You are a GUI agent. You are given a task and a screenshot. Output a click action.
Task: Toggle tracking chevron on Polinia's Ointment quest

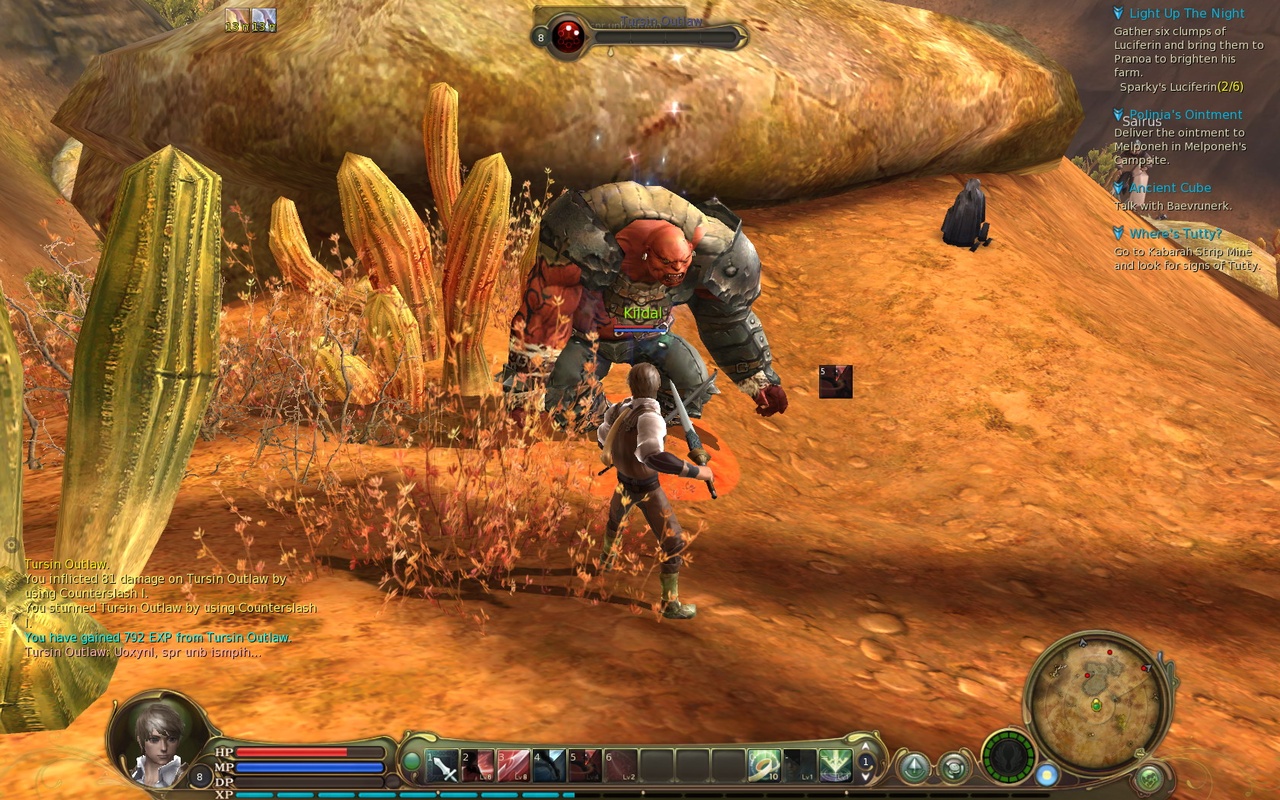coord(1117,114)
